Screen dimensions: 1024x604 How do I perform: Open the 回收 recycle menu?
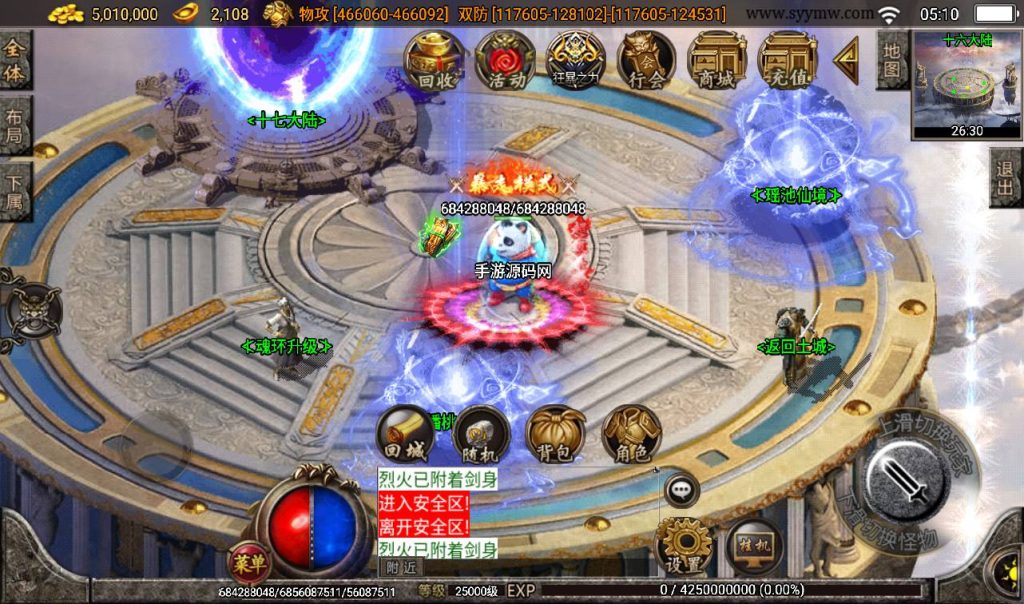[434, 61]
